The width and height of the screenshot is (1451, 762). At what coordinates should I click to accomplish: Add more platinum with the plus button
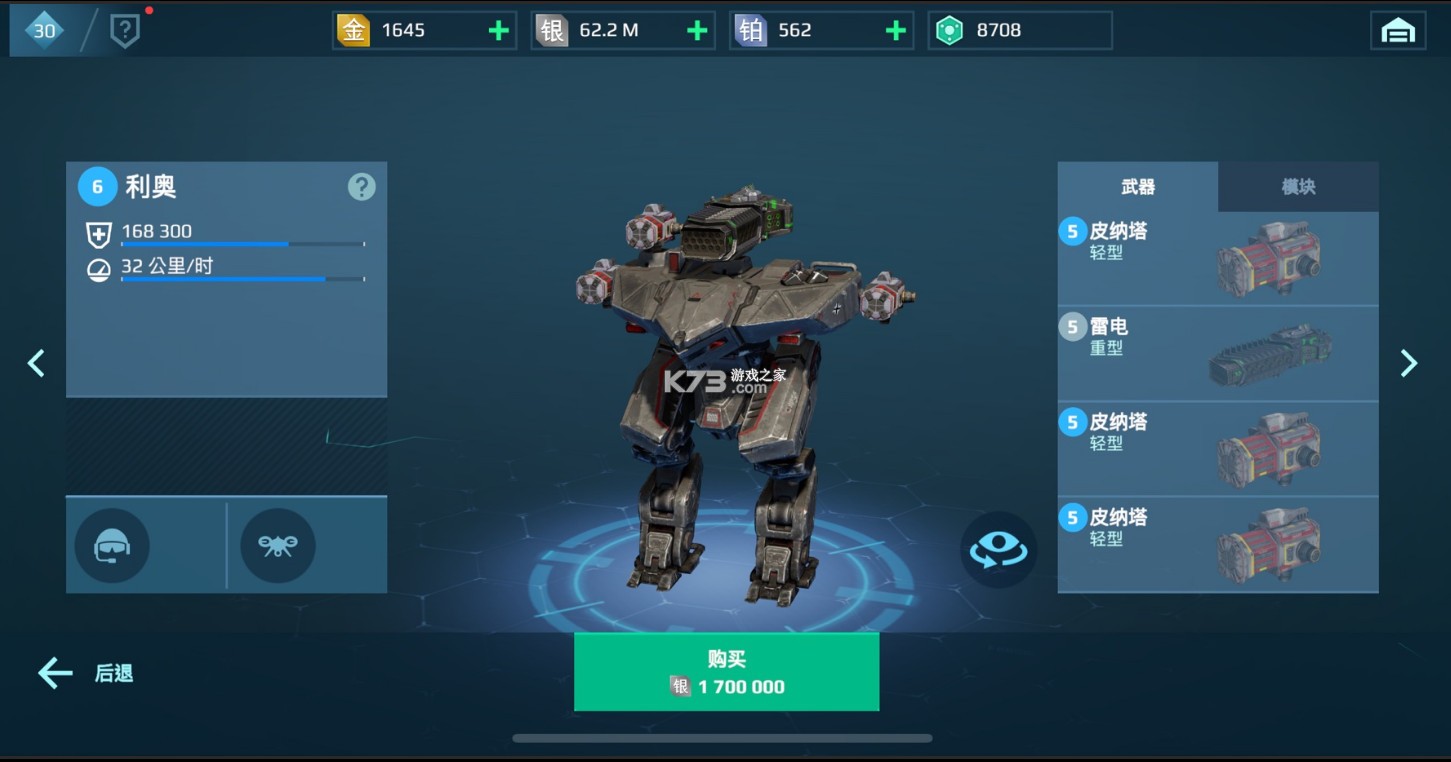895,31
